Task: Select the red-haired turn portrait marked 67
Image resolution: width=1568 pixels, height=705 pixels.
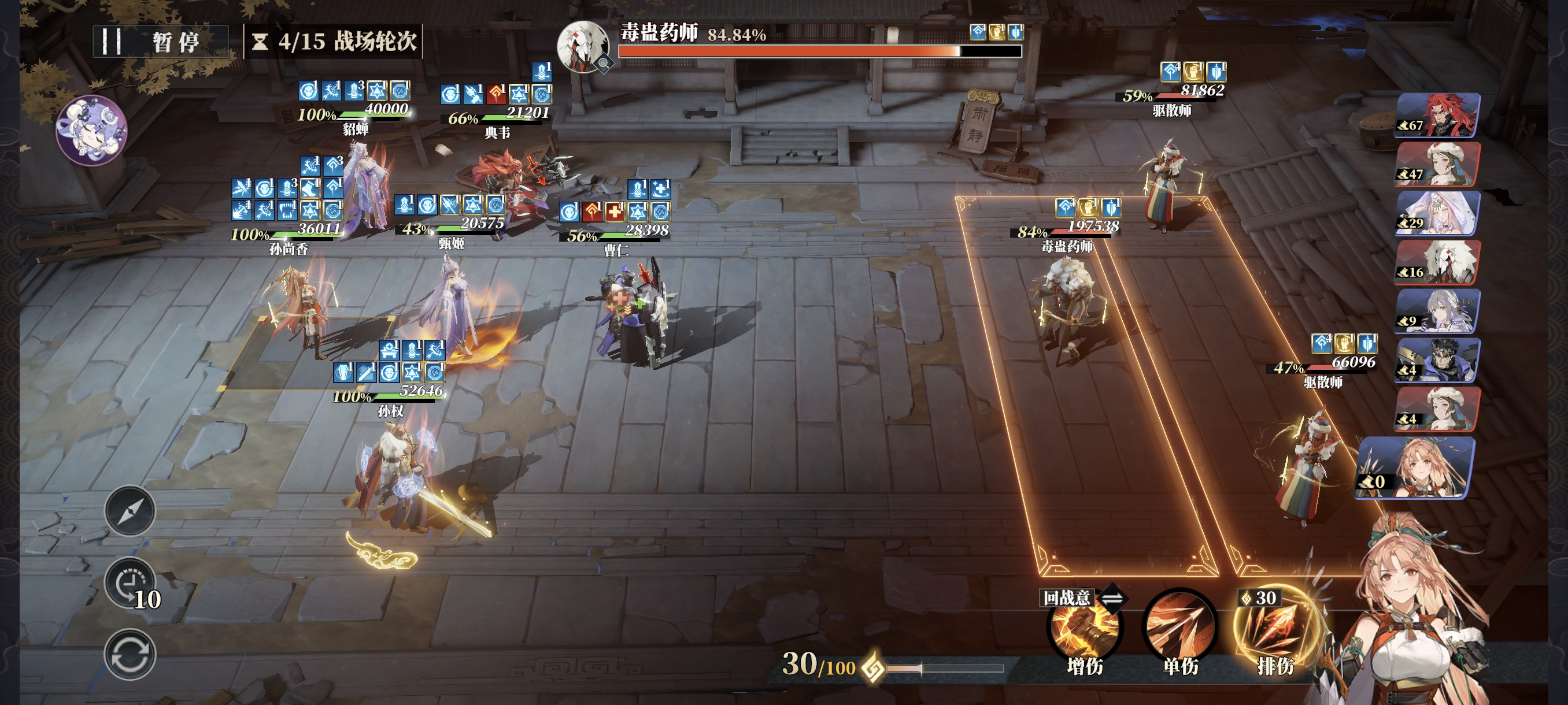Action: pos(1437,115)
